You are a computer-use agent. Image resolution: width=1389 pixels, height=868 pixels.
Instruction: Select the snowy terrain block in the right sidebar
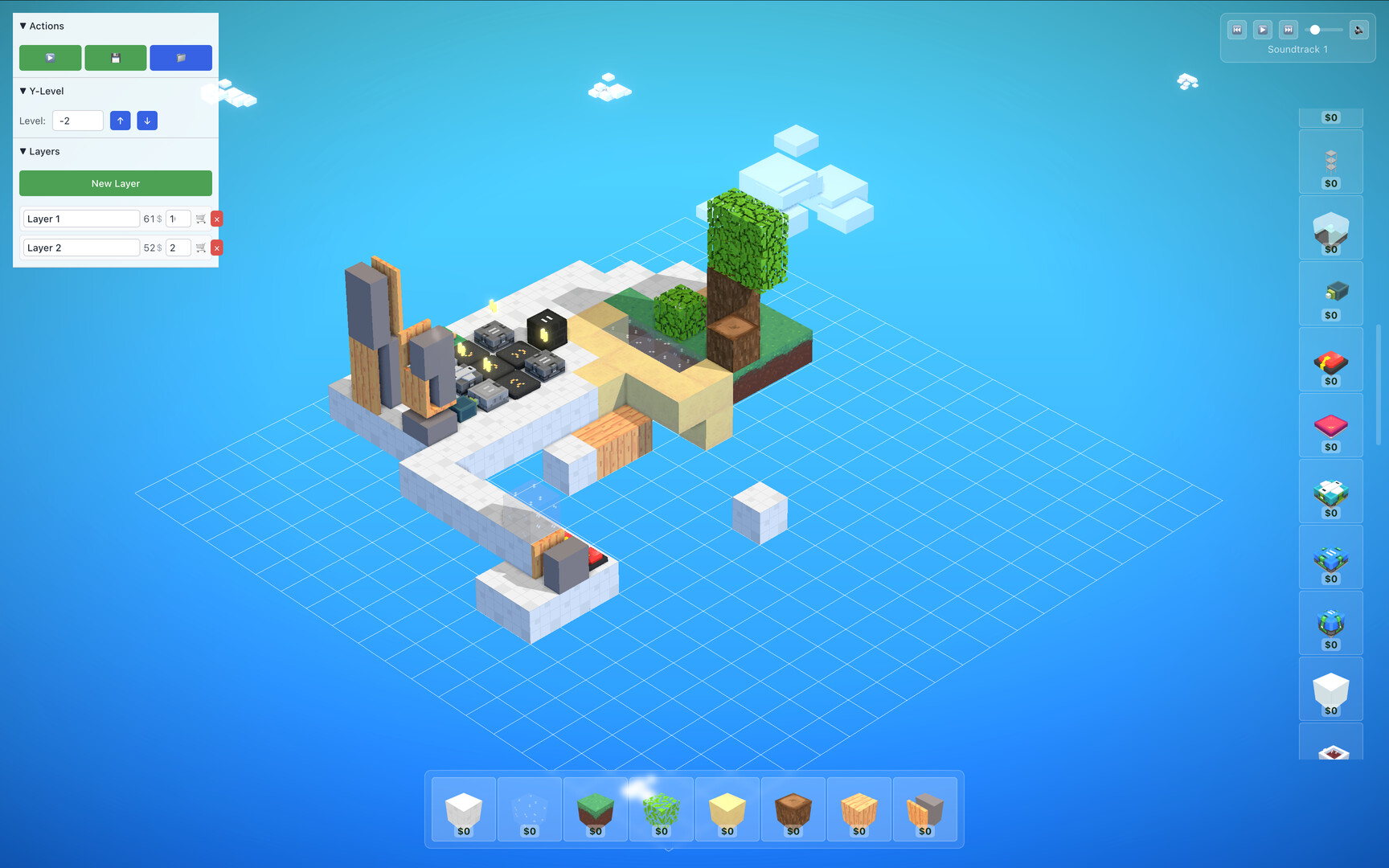pos(1331,227)
